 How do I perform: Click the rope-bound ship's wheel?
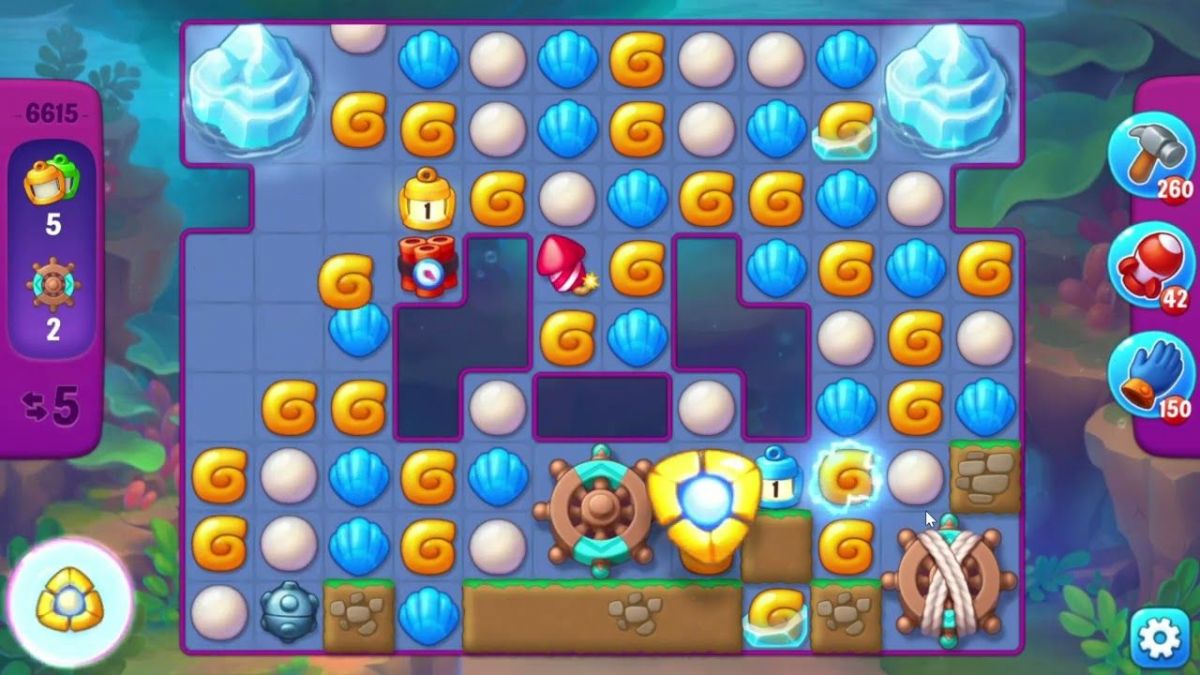(948, 580)
